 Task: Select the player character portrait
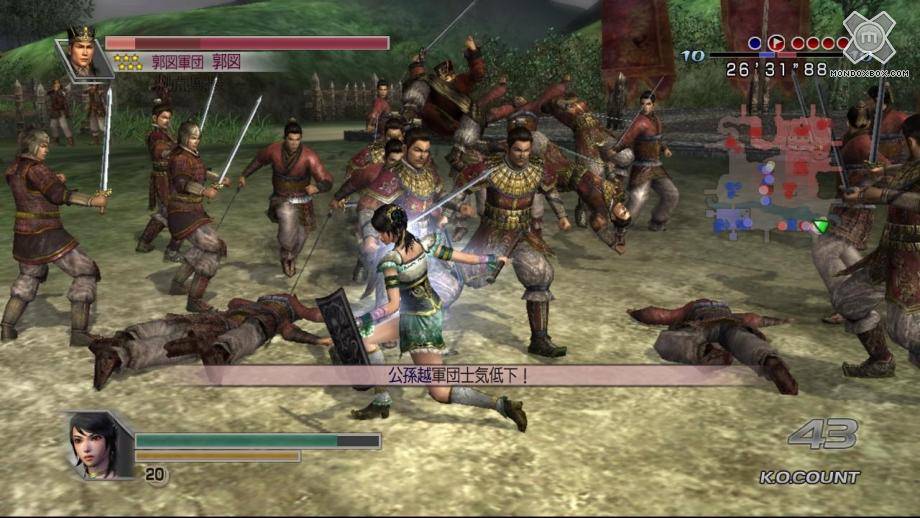point(99,445)
